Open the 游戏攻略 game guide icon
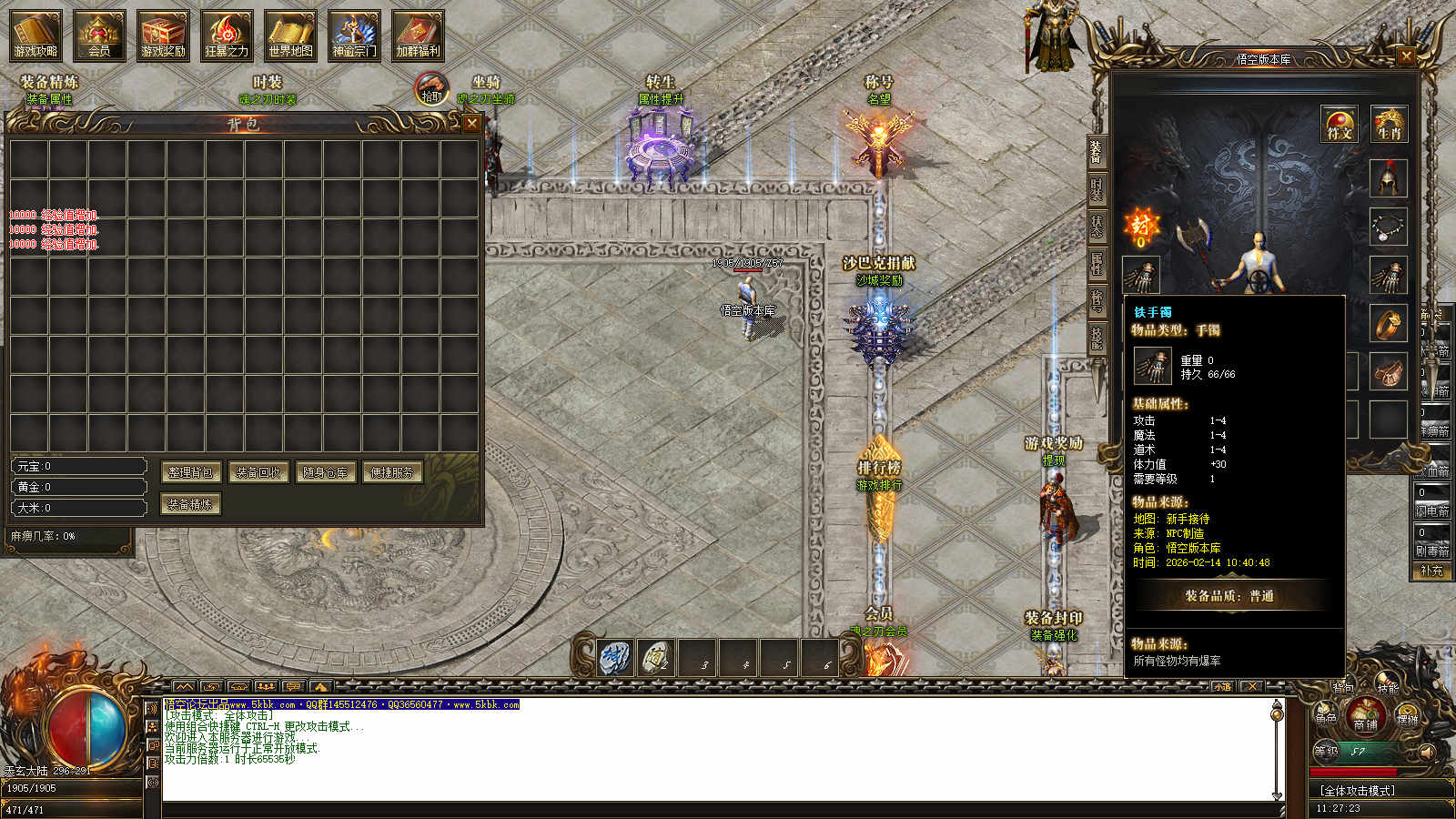This screenshot has width=1456, height=819. [35, 35]
